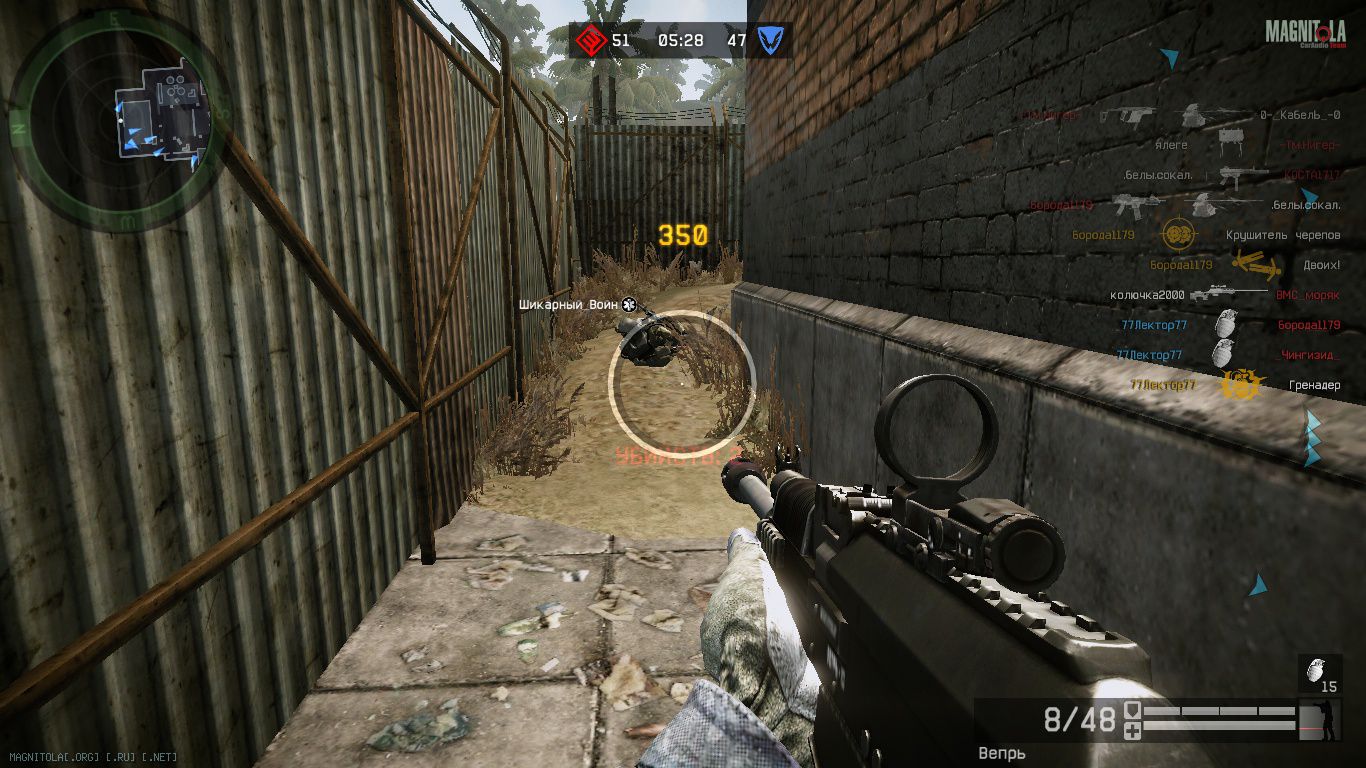Select the Вепрь weapon name label
The width and height of the screenshot is (1366, 768).
[x=1002, y=753]
